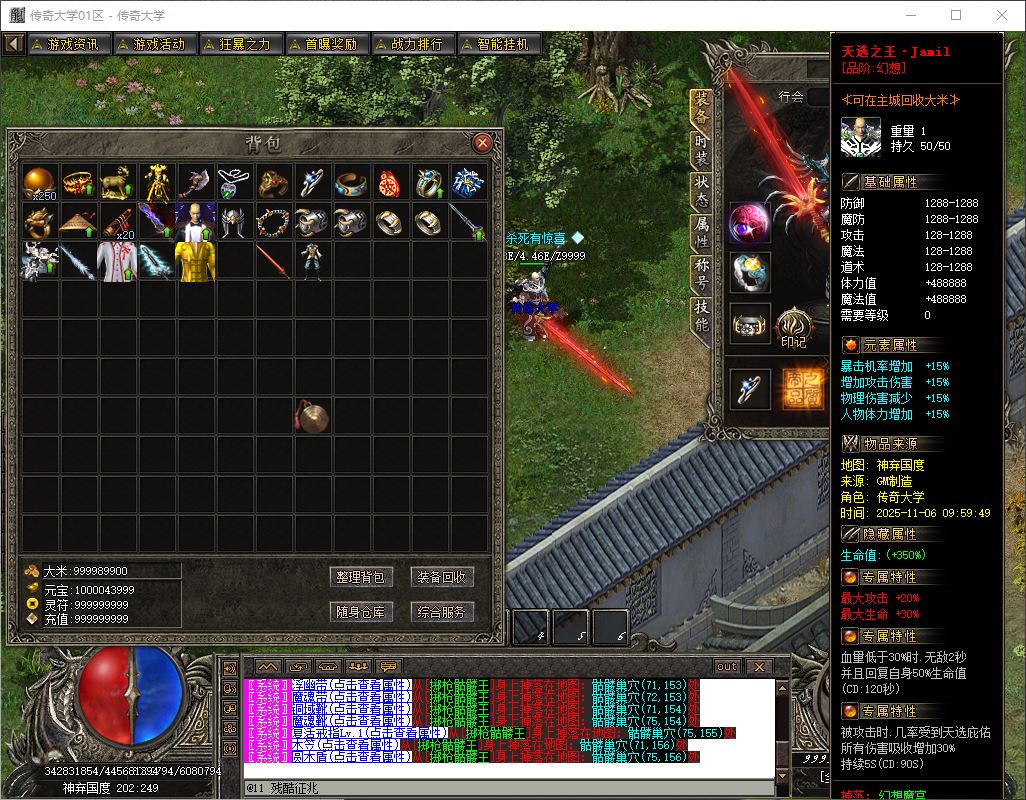Screen dimensions: 1026x800
Task: Switch to the 状态 tab
Action: tap(701, 190)
